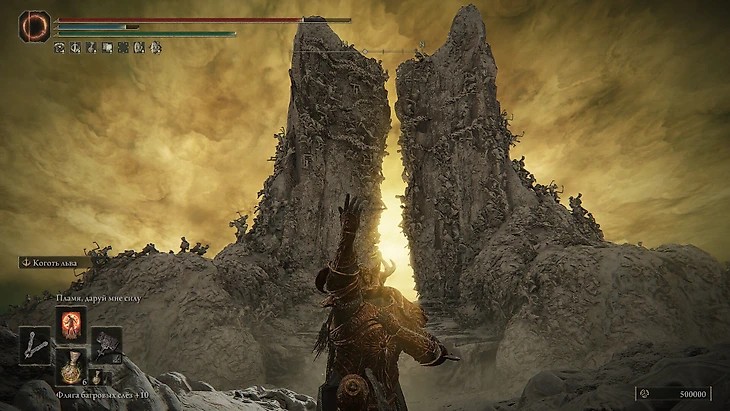Select the Flask of Crimson Tears slot

pyautogui.click(x=71, y=367)
